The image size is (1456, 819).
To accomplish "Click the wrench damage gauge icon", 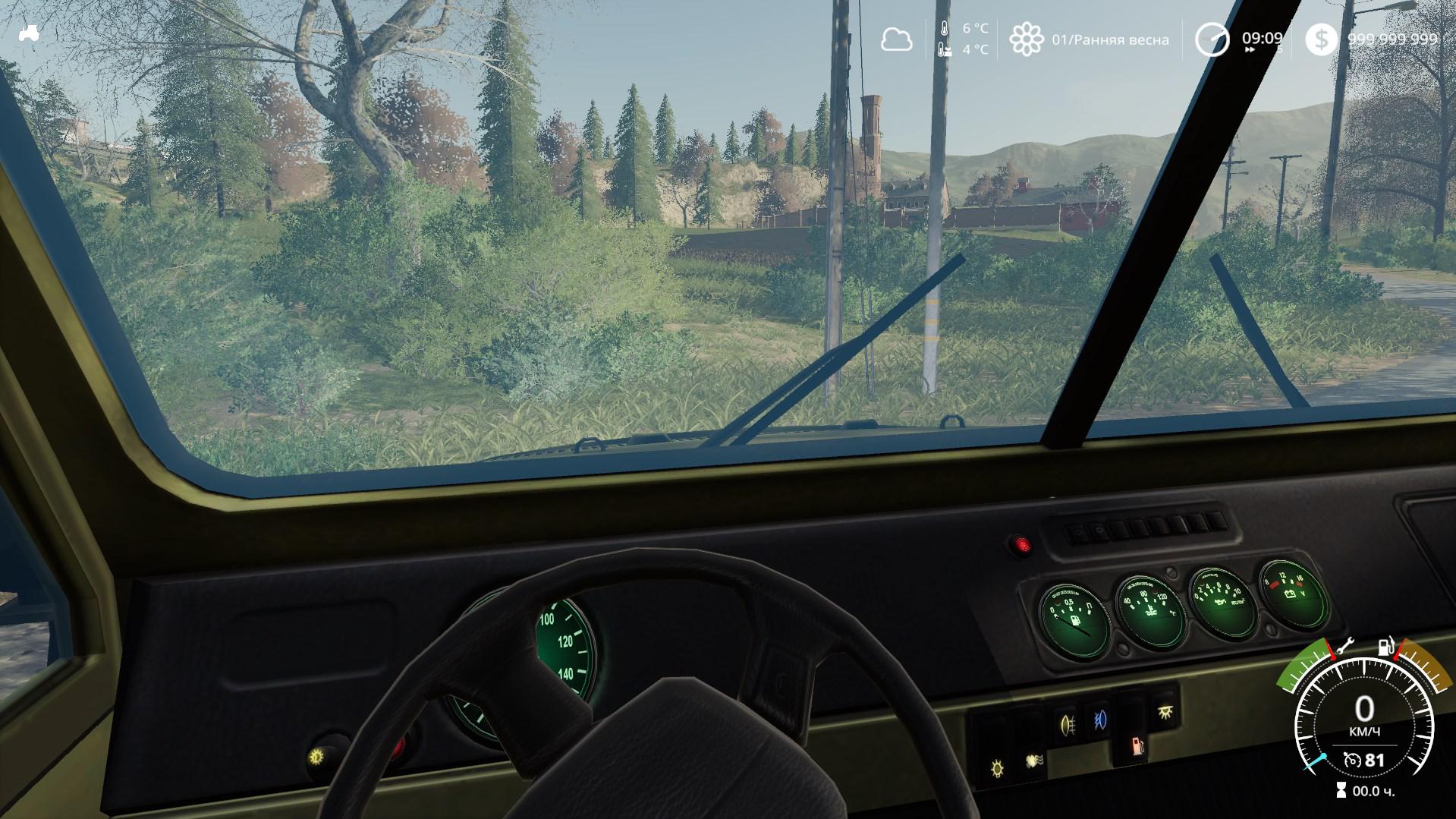I will tap(1345, 646).
